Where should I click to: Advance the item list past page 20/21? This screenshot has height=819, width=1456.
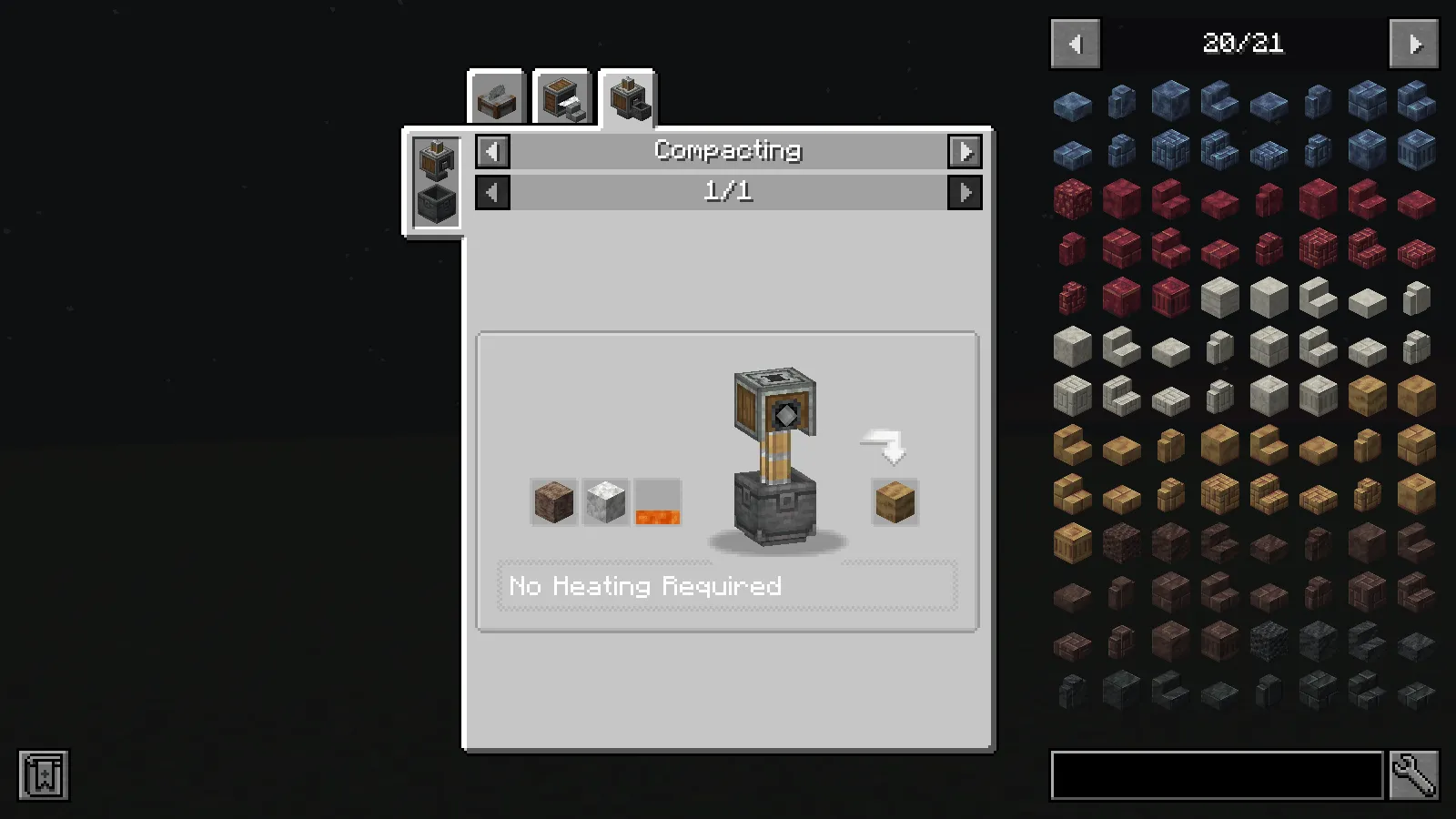(x=1412, y=43)
